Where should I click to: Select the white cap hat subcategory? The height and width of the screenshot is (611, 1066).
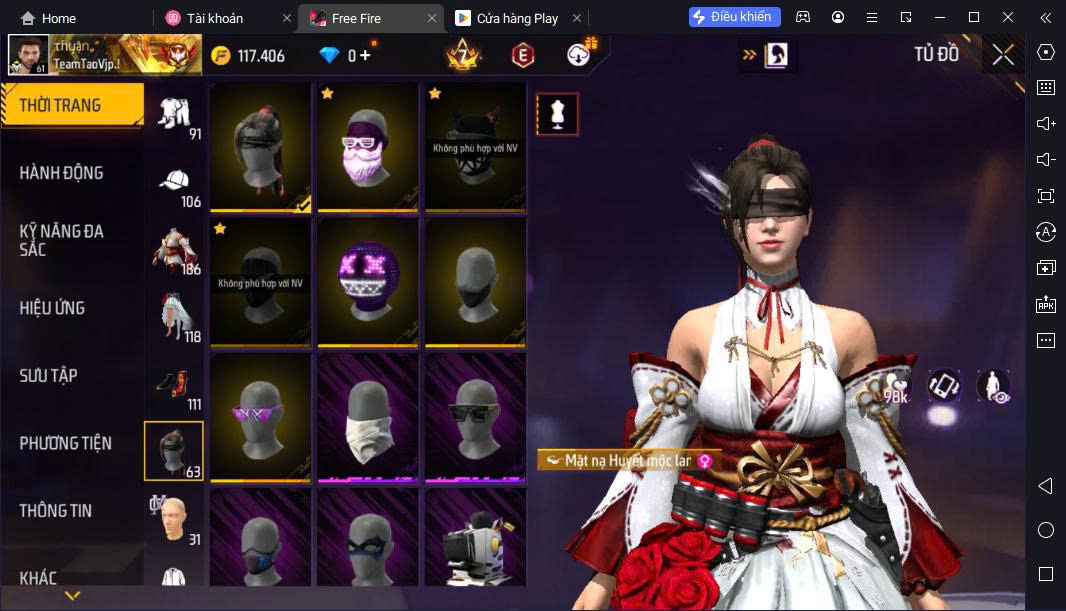point(175,182)
